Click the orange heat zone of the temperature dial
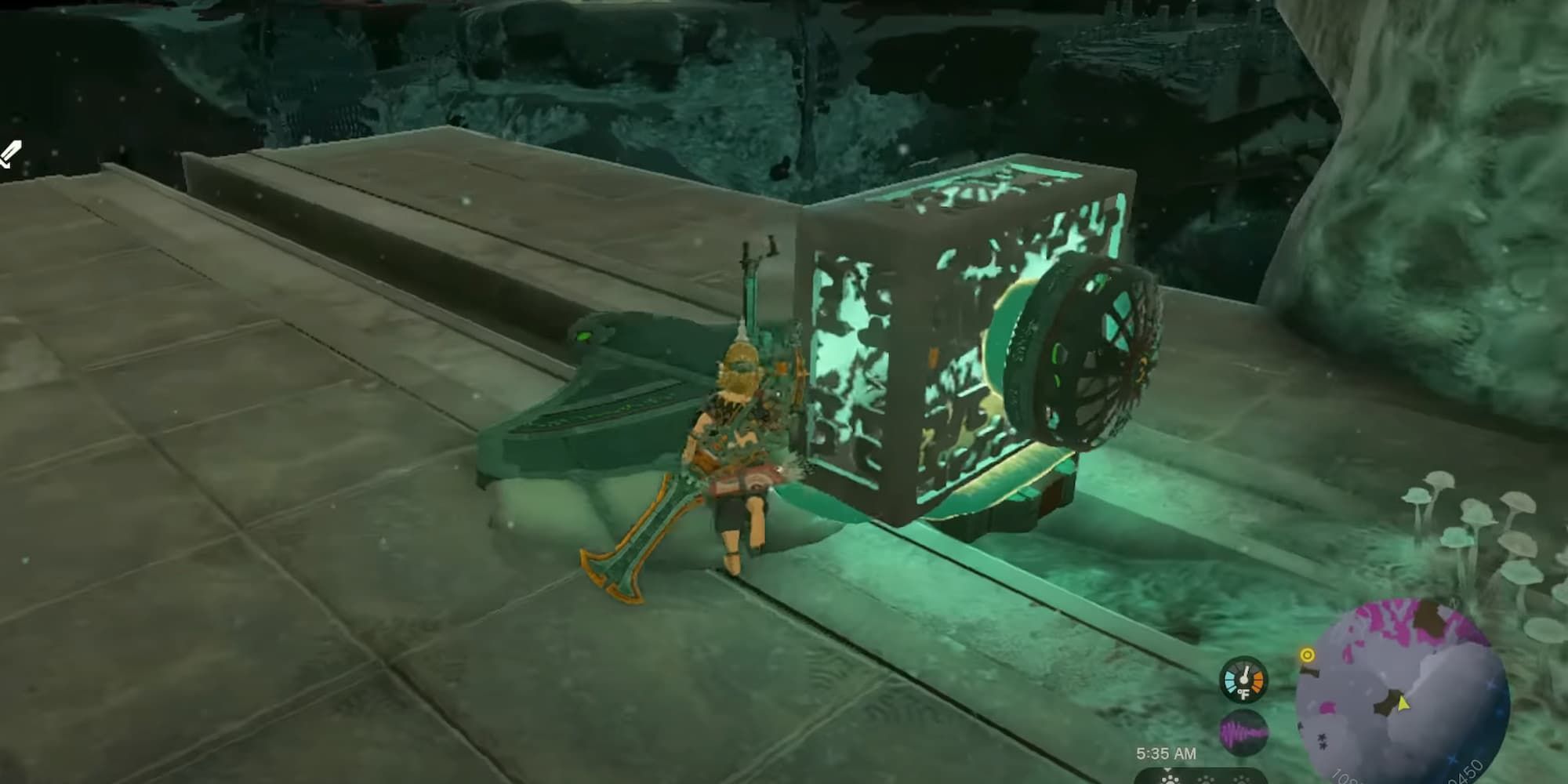This screenshot has height=784, width=1568. tap(1258, 680)
